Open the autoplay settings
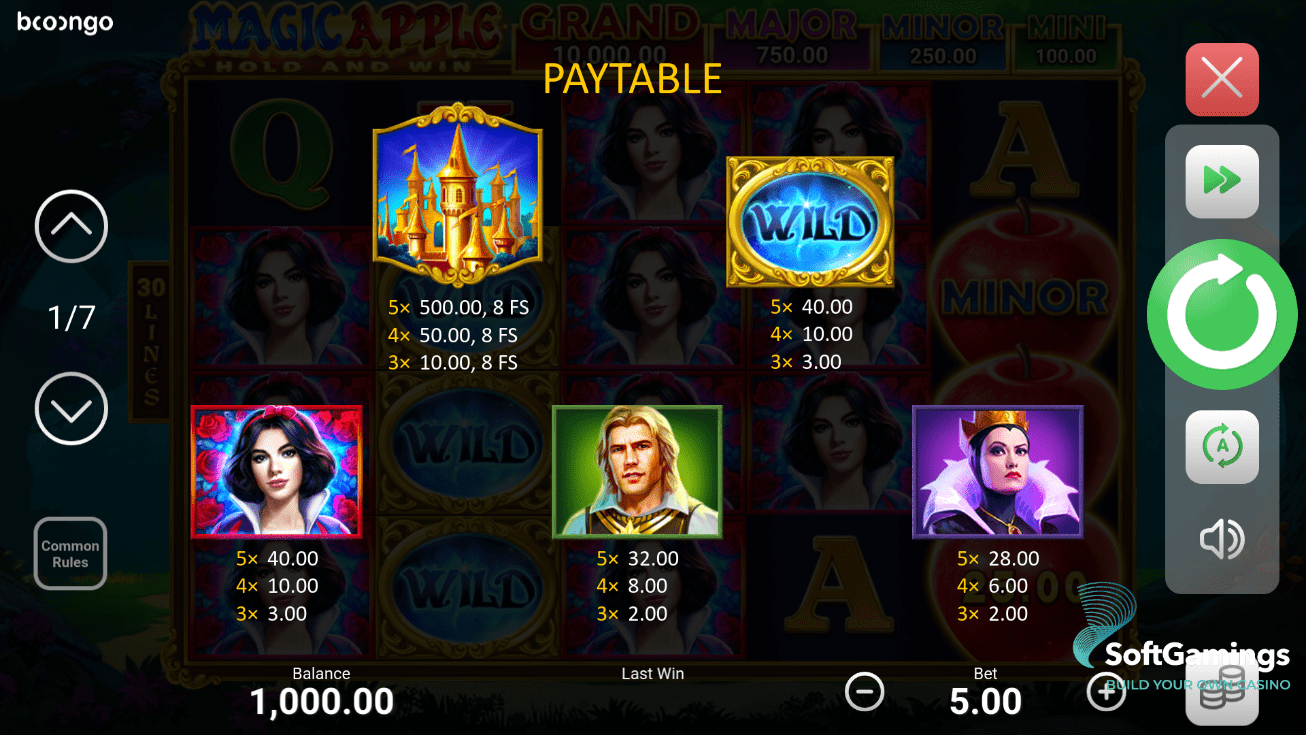This screenshot has width=1306, height=735. [1222, 446]
